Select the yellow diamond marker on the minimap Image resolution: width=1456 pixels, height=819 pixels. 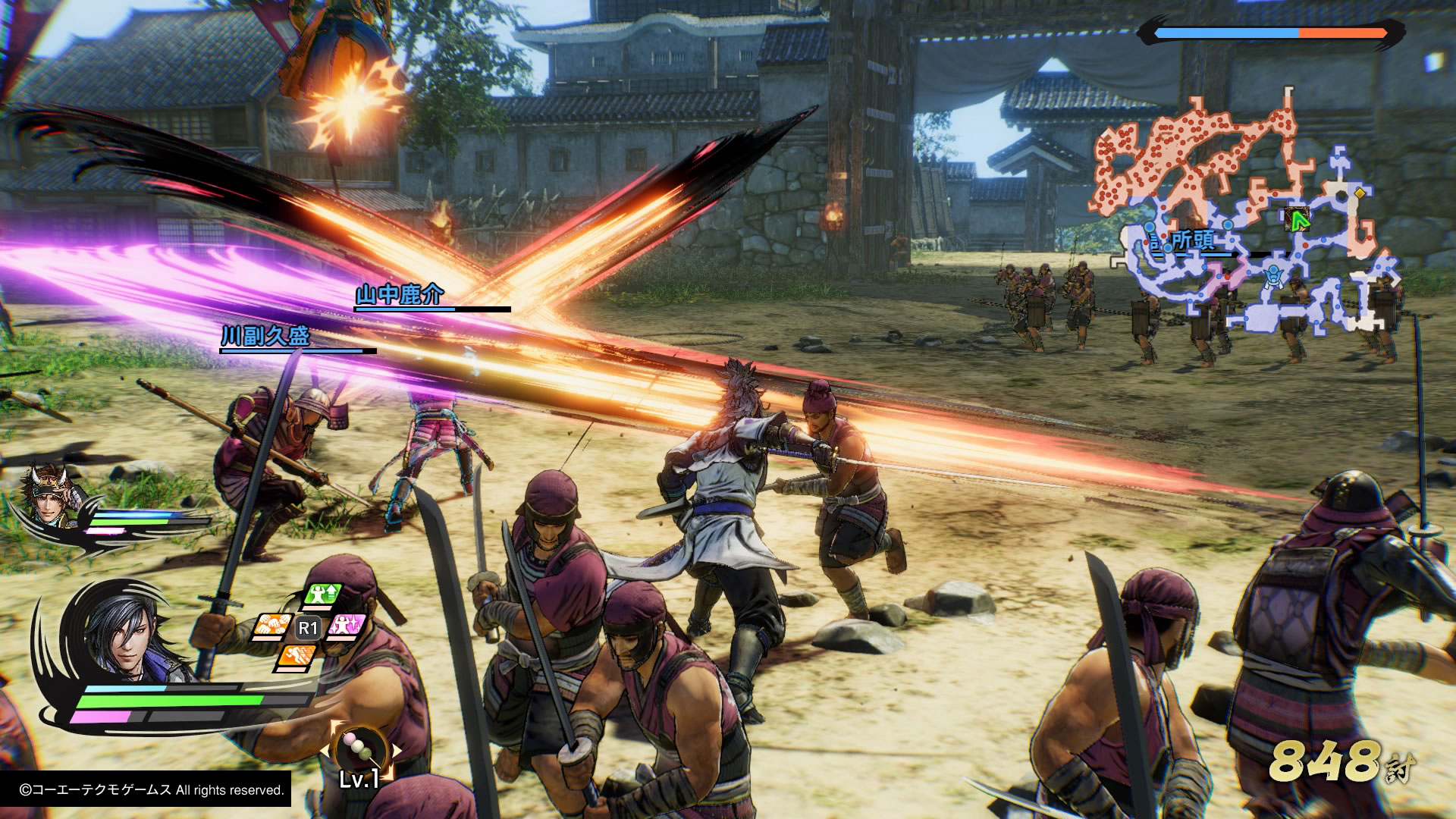tap(1360, 193)
